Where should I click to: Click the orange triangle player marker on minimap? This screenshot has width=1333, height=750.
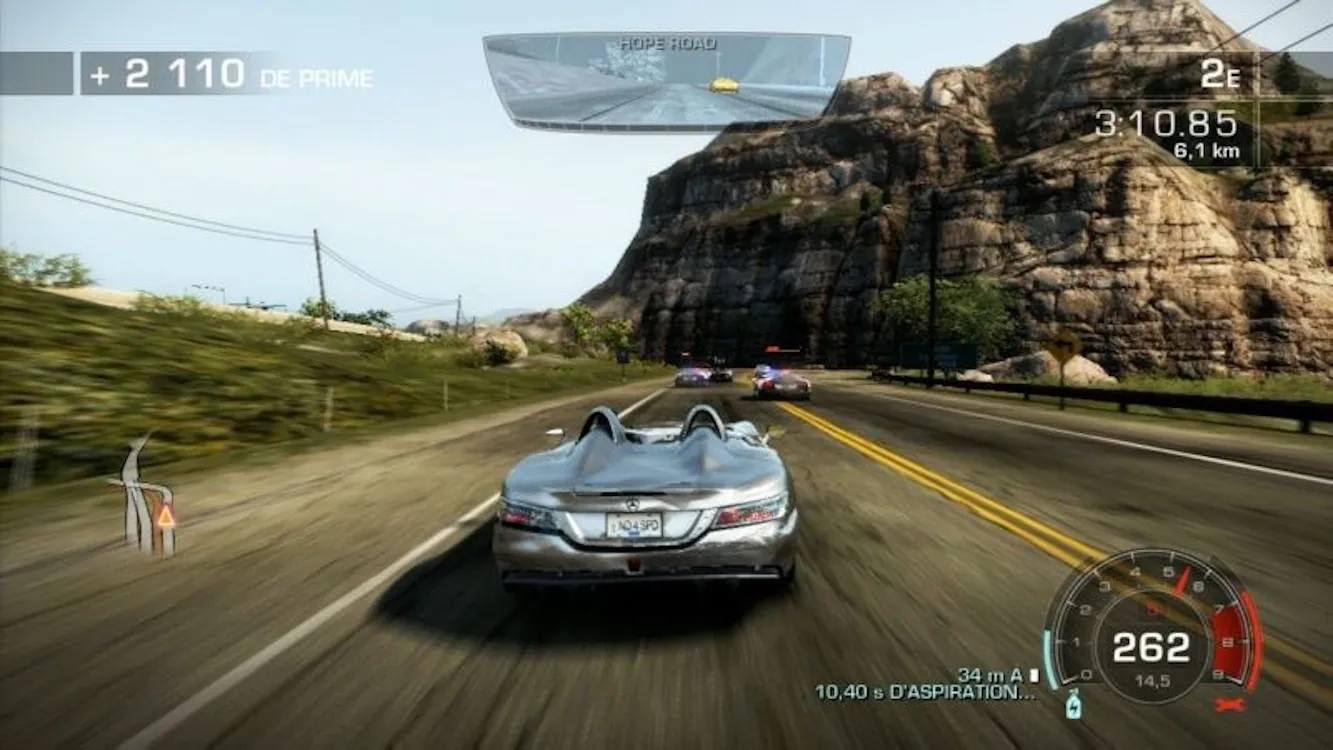click(166, 517)
